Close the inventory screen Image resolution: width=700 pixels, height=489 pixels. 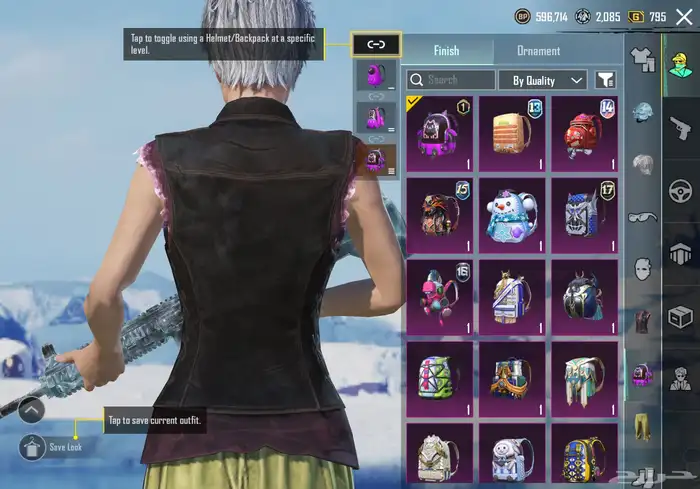[684, 17]
